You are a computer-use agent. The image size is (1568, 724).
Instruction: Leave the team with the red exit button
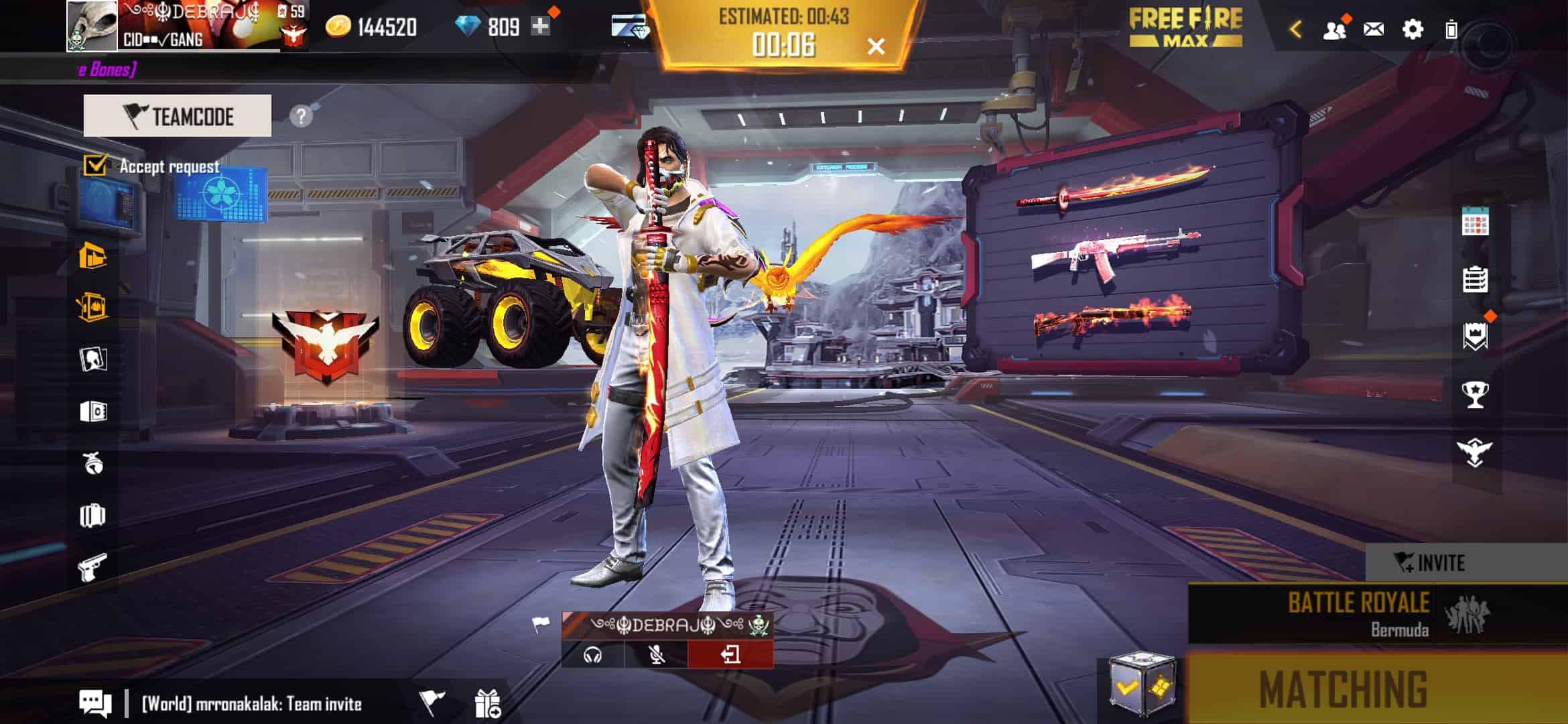[730, 654]
